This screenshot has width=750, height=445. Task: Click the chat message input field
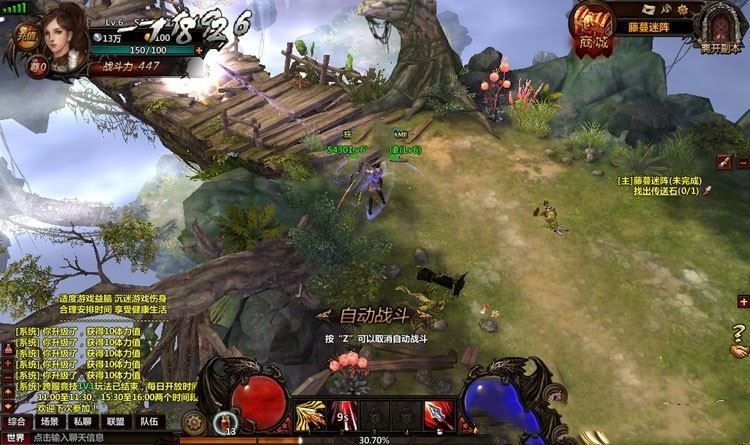click(100, 438)
